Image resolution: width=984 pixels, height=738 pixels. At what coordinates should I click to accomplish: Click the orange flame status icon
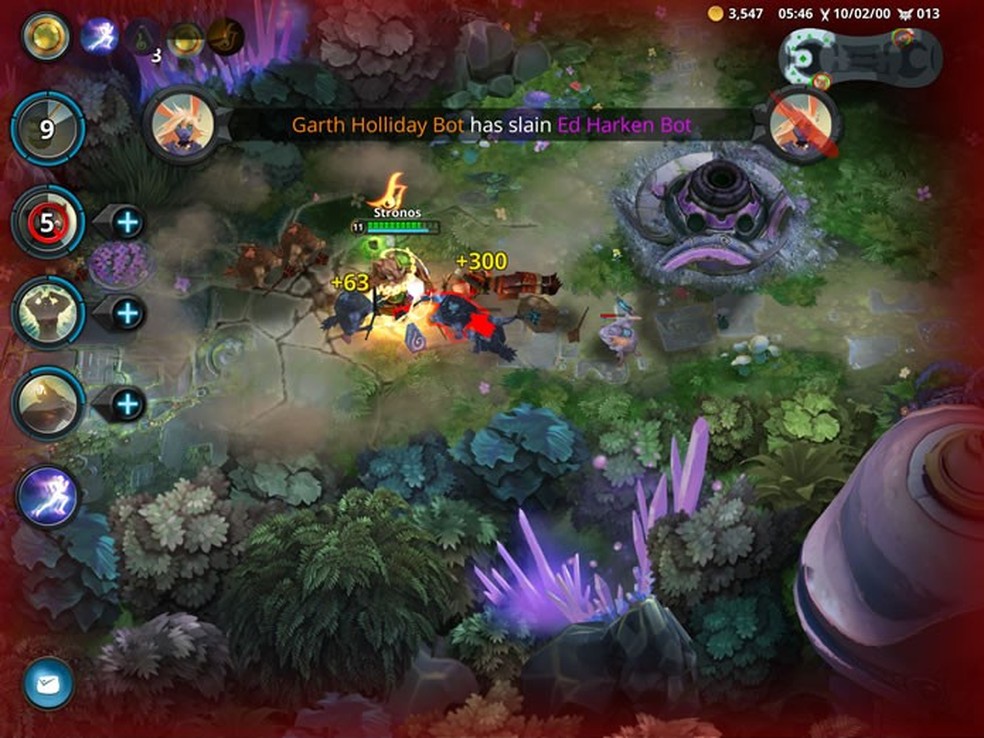pyautogui.click(x=226, y=37)
